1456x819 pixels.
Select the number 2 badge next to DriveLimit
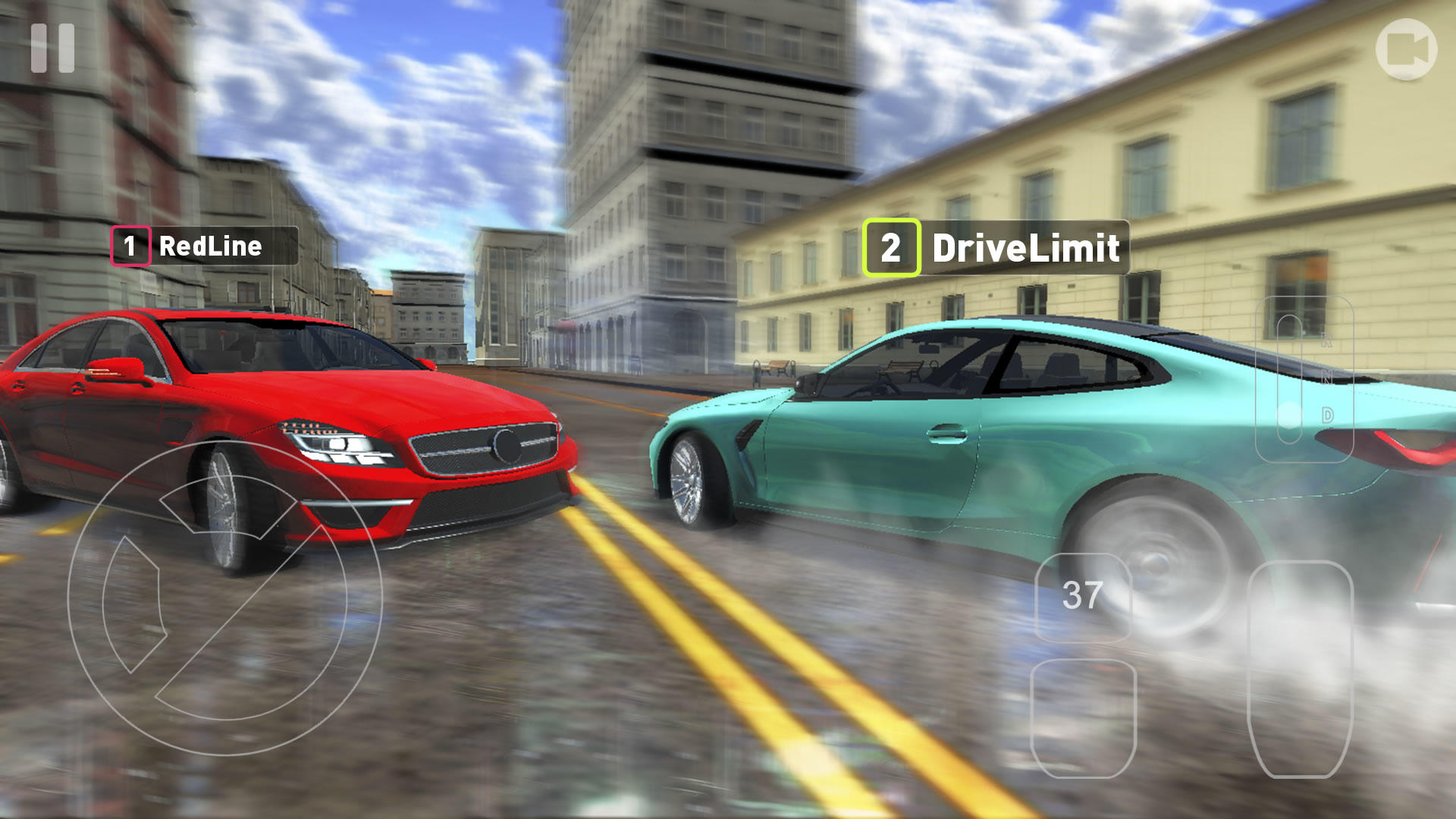pyautogui.click(x=891, y=245)
